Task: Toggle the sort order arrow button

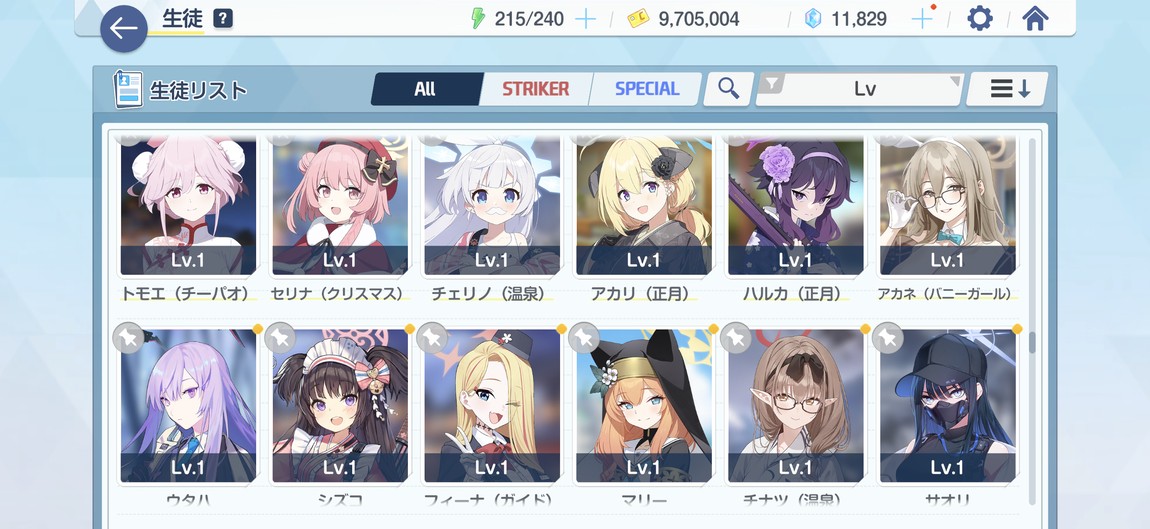Action: [1008, 89]
